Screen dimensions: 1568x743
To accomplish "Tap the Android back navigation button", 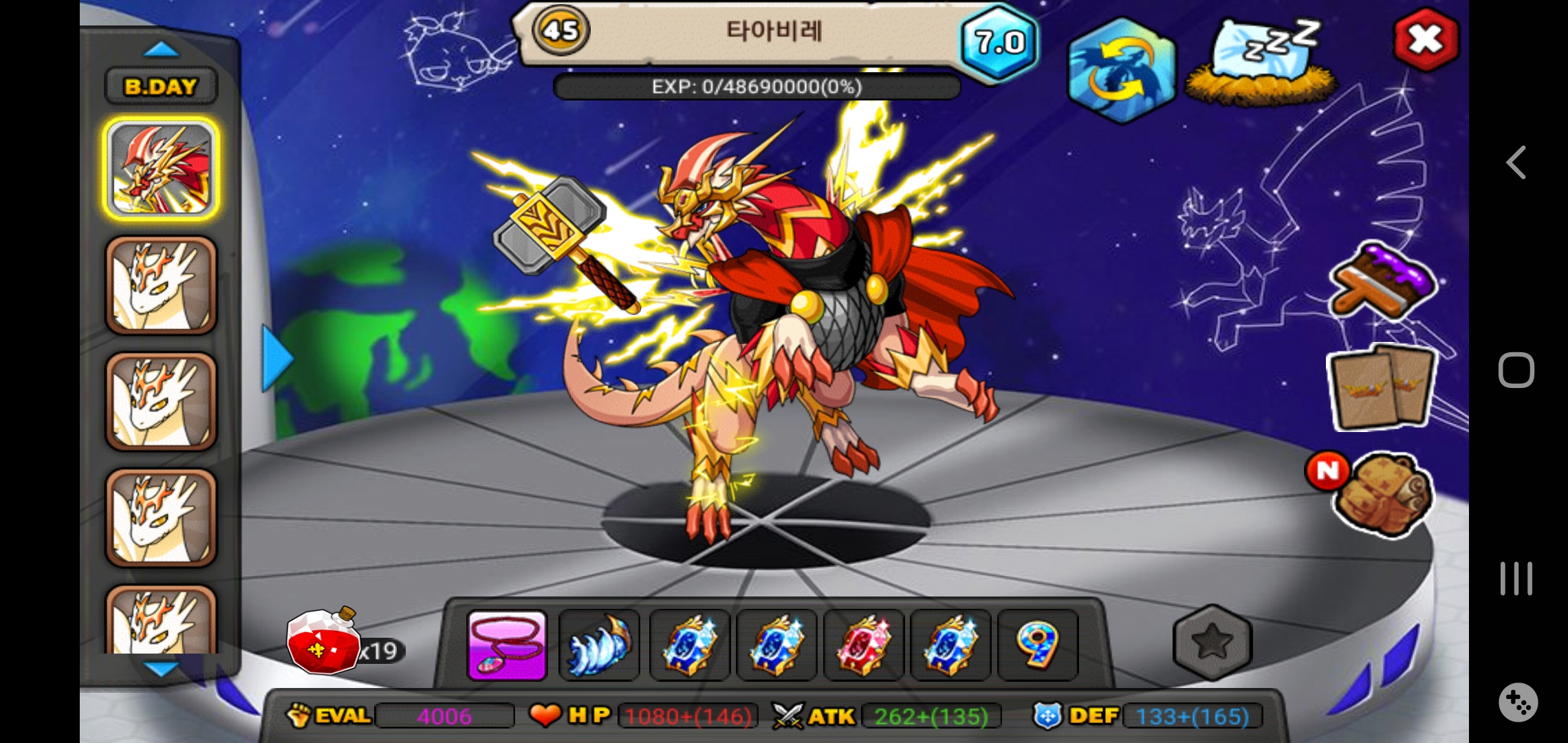I will 1516,163.
